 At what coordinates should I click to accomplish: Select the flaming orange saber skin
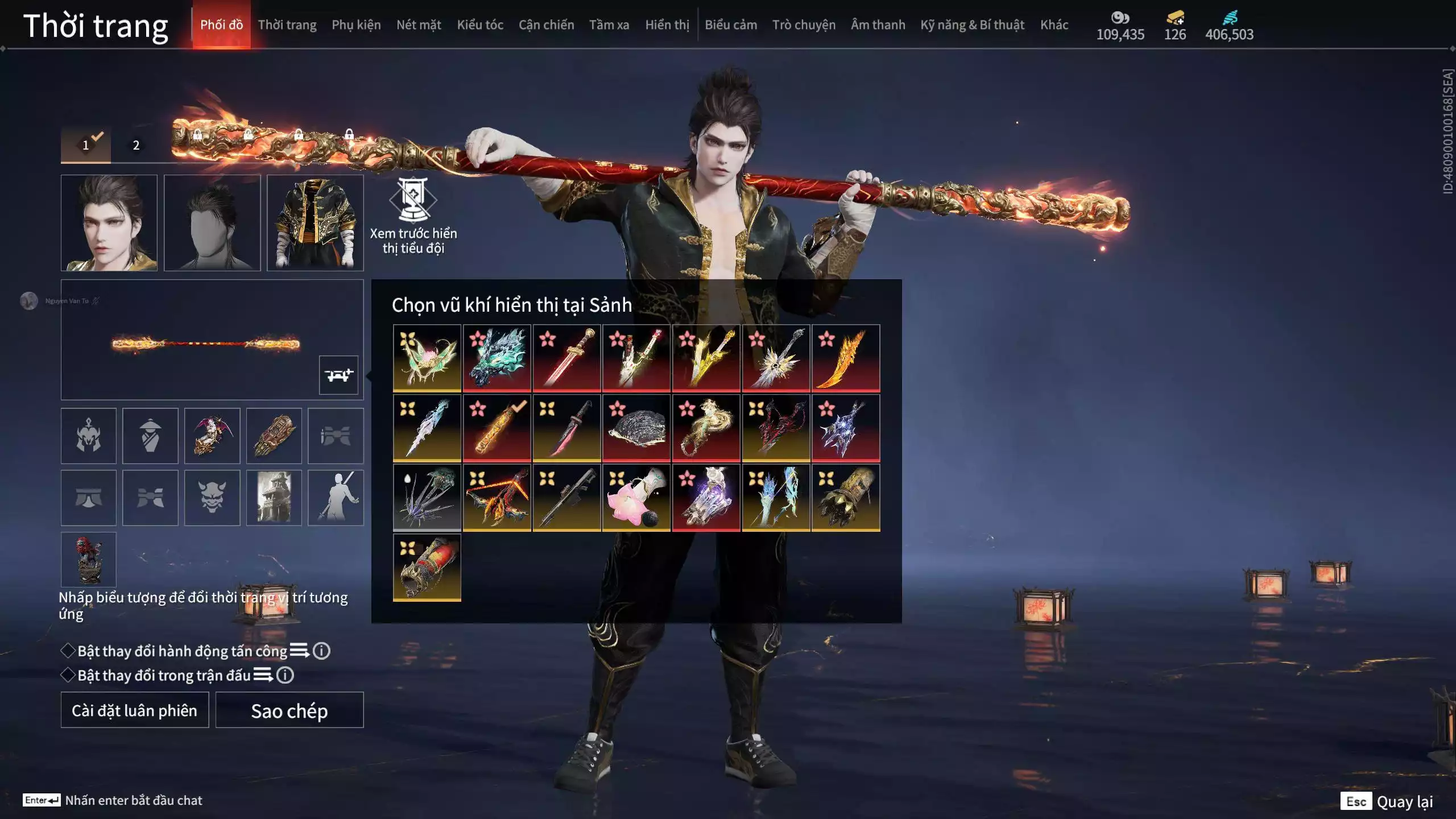pos(845,358)
